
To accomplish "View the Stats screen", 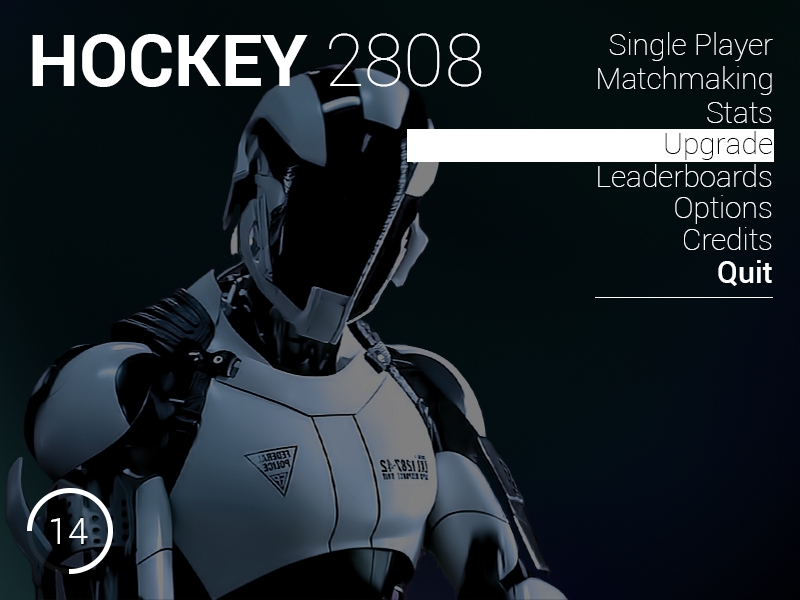I will (x=738, y=112).
